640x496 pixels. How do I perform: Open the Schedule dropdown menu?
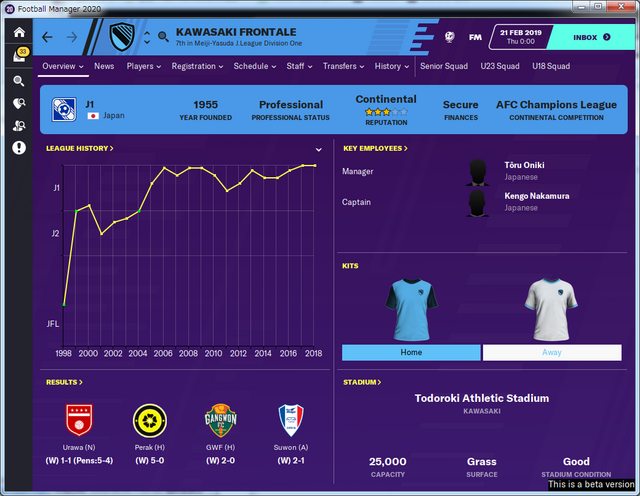pos(254,66)
